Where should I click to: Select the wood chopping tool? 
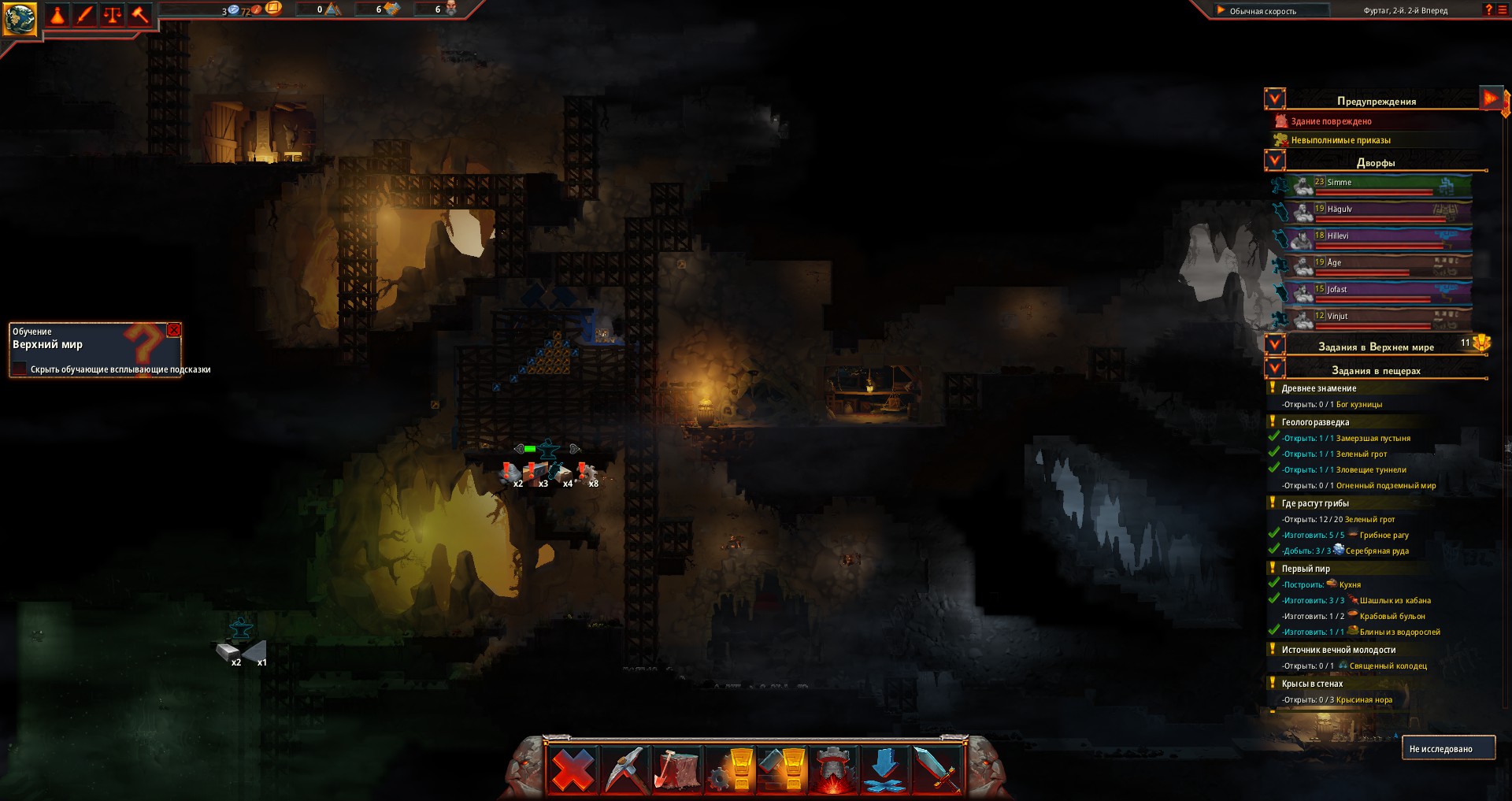676,770
